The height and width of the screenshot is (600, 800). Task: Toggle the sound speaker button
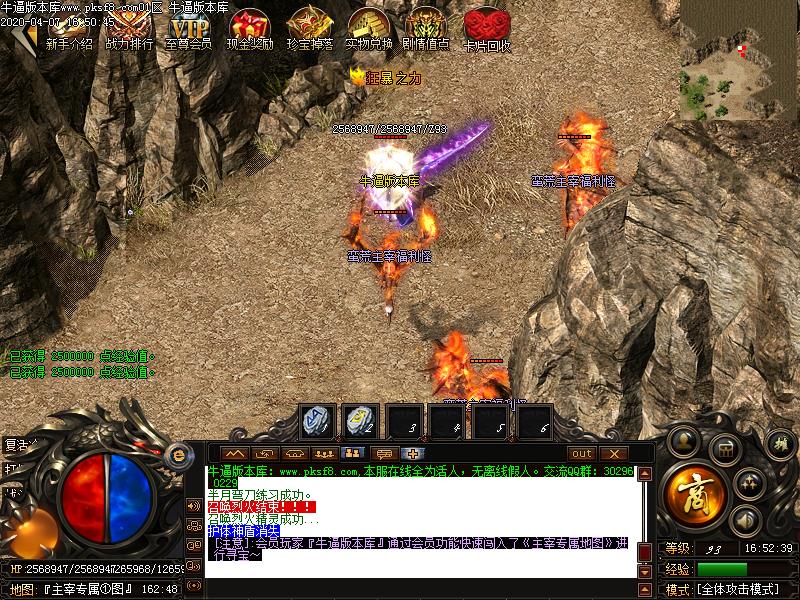click(x=743, y=520)
